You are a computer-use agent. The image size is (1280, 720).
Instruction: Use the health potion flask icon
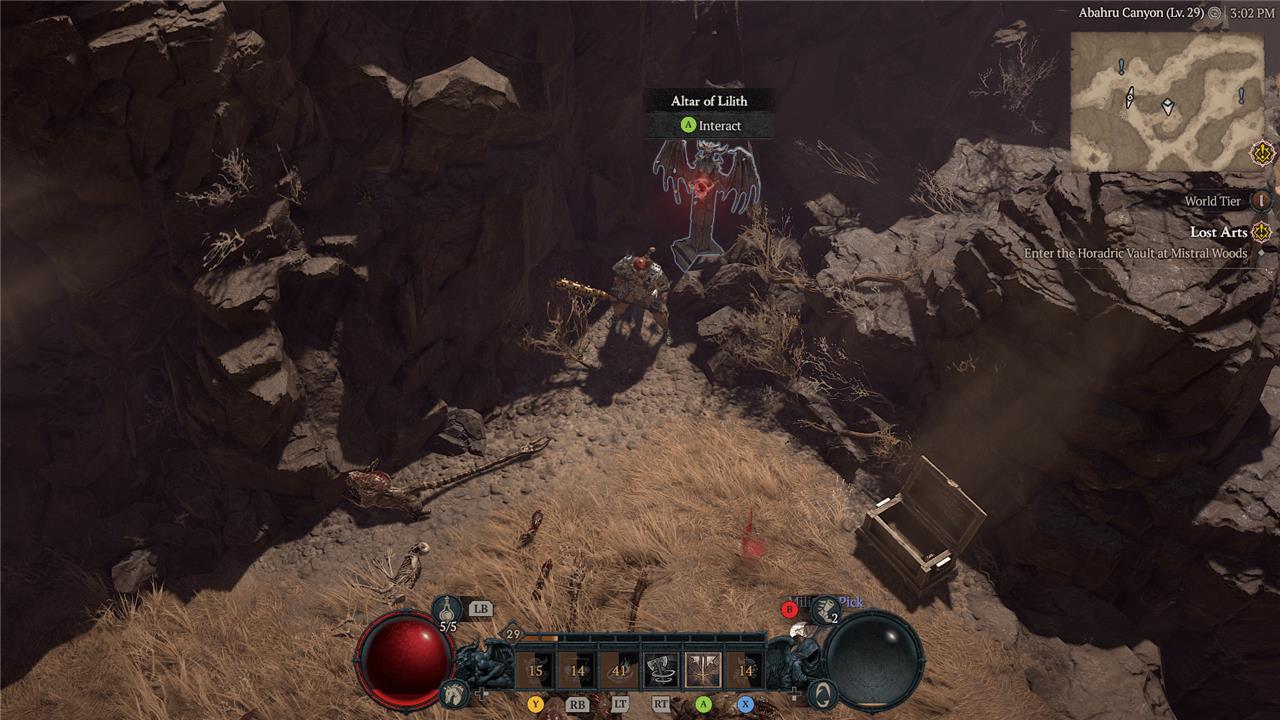pos(448,608)
